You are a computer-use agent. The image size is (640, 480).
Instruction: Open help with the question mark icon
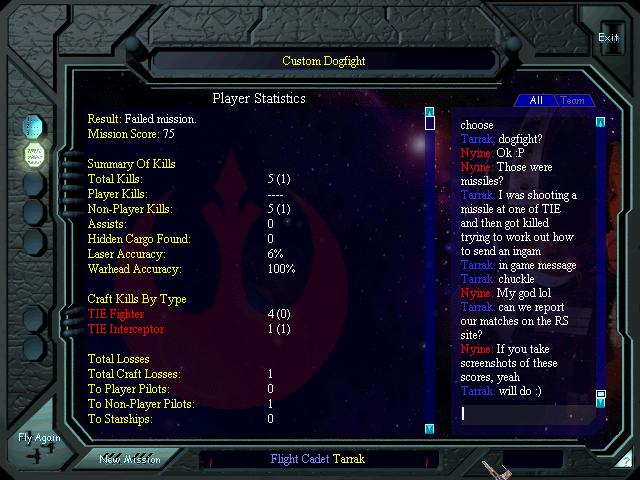pos(626,460)
